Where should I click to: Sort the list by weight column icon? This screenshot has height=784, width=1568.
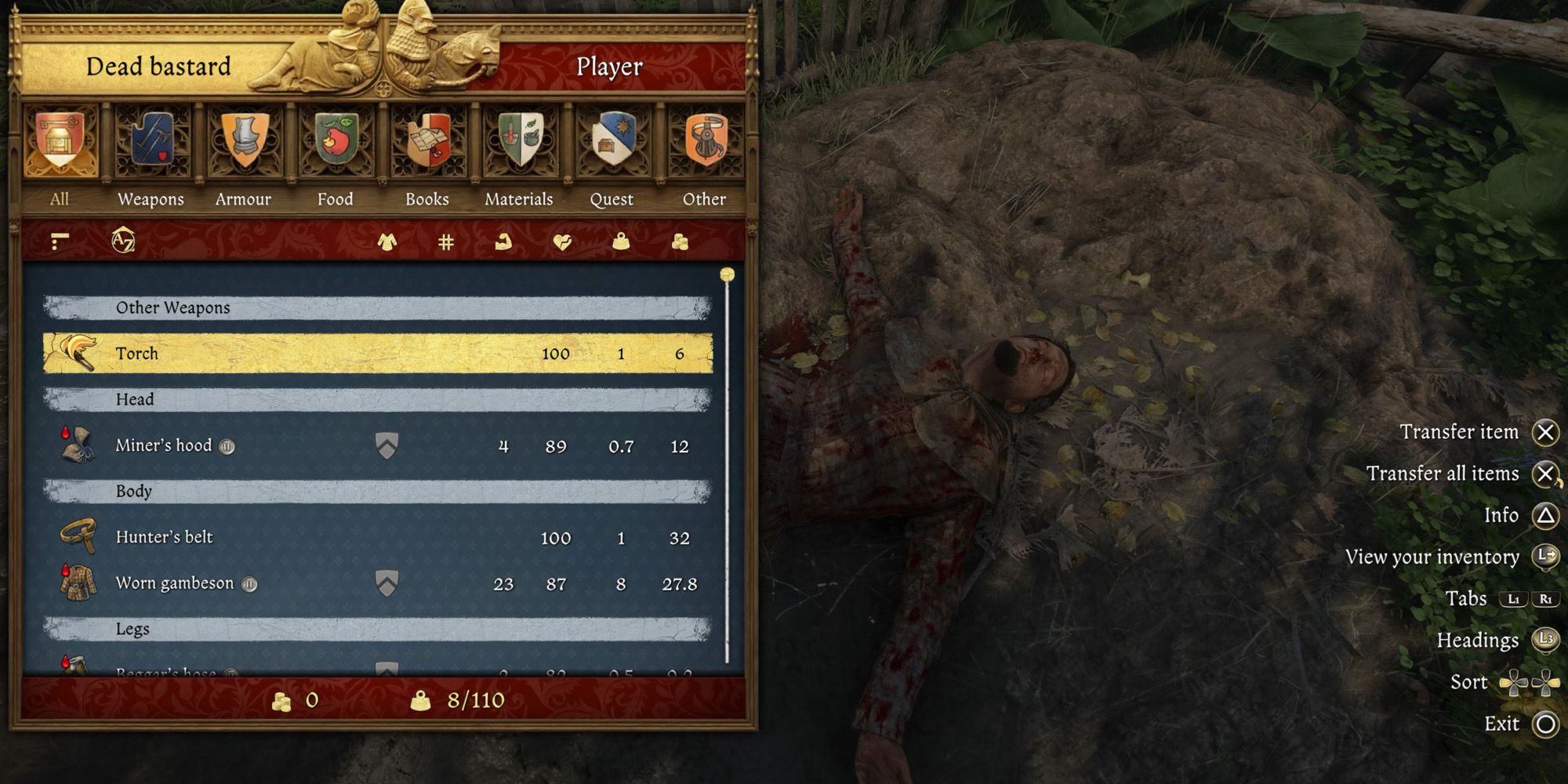pos(621,242)
